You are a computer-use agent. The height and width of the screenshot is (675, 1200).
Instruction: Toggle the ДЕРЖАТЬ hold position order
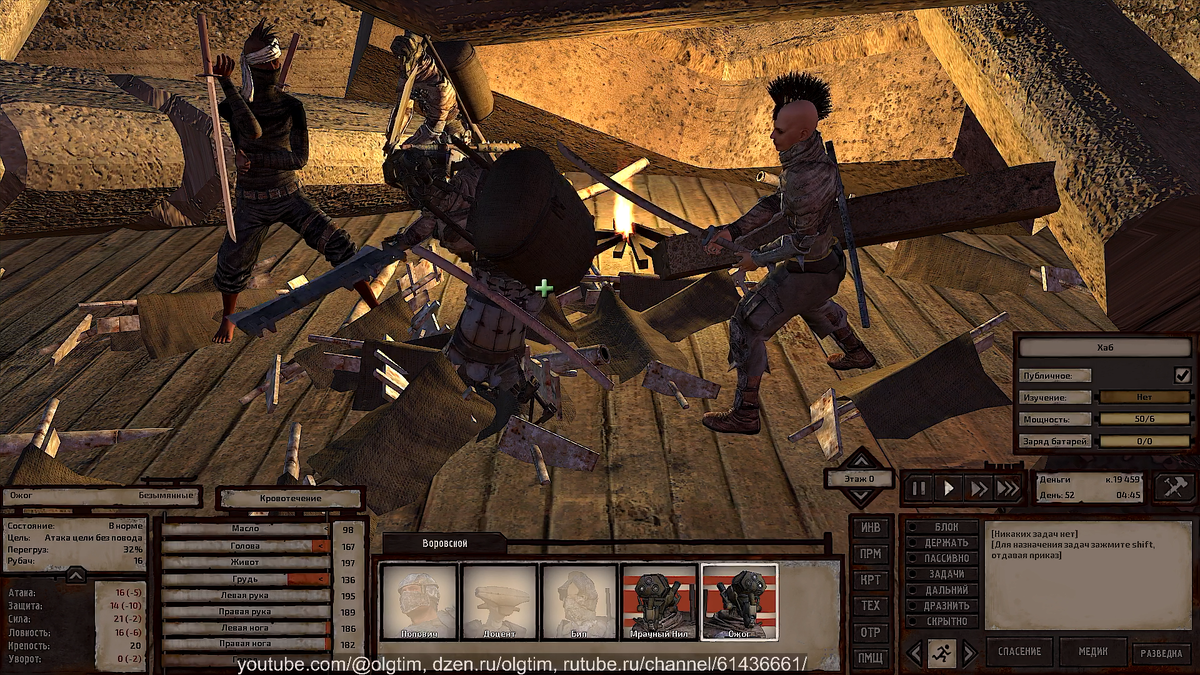click(941, 543)
